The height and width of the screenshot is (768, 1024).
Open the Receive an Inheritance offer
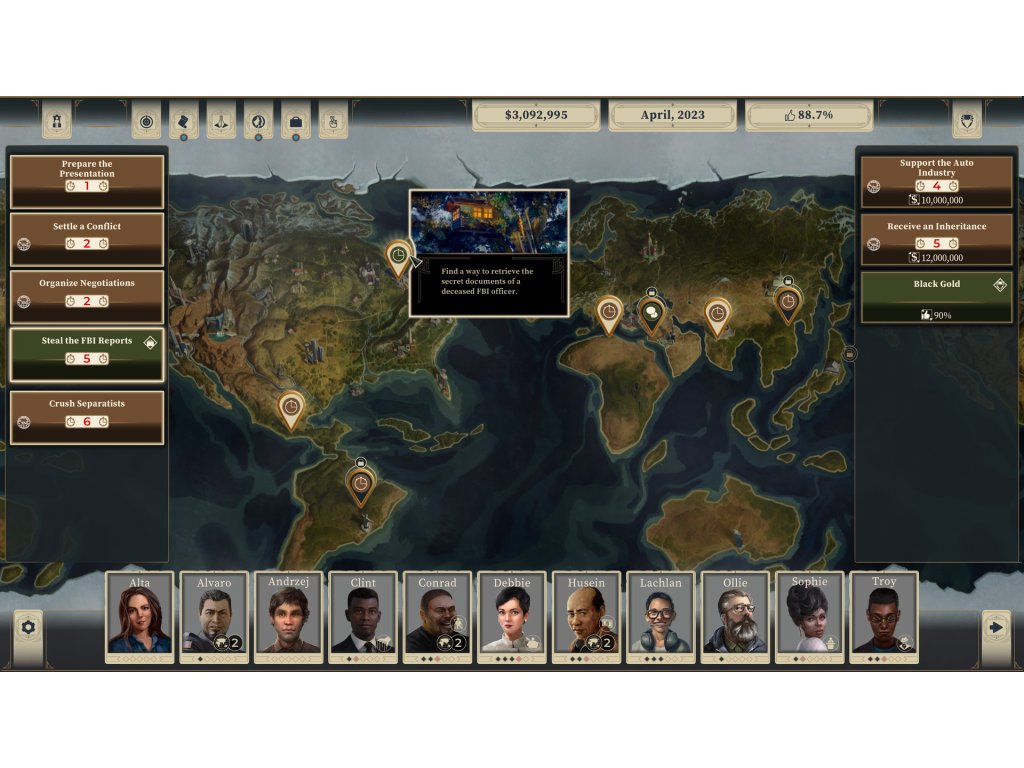point(936,240)
